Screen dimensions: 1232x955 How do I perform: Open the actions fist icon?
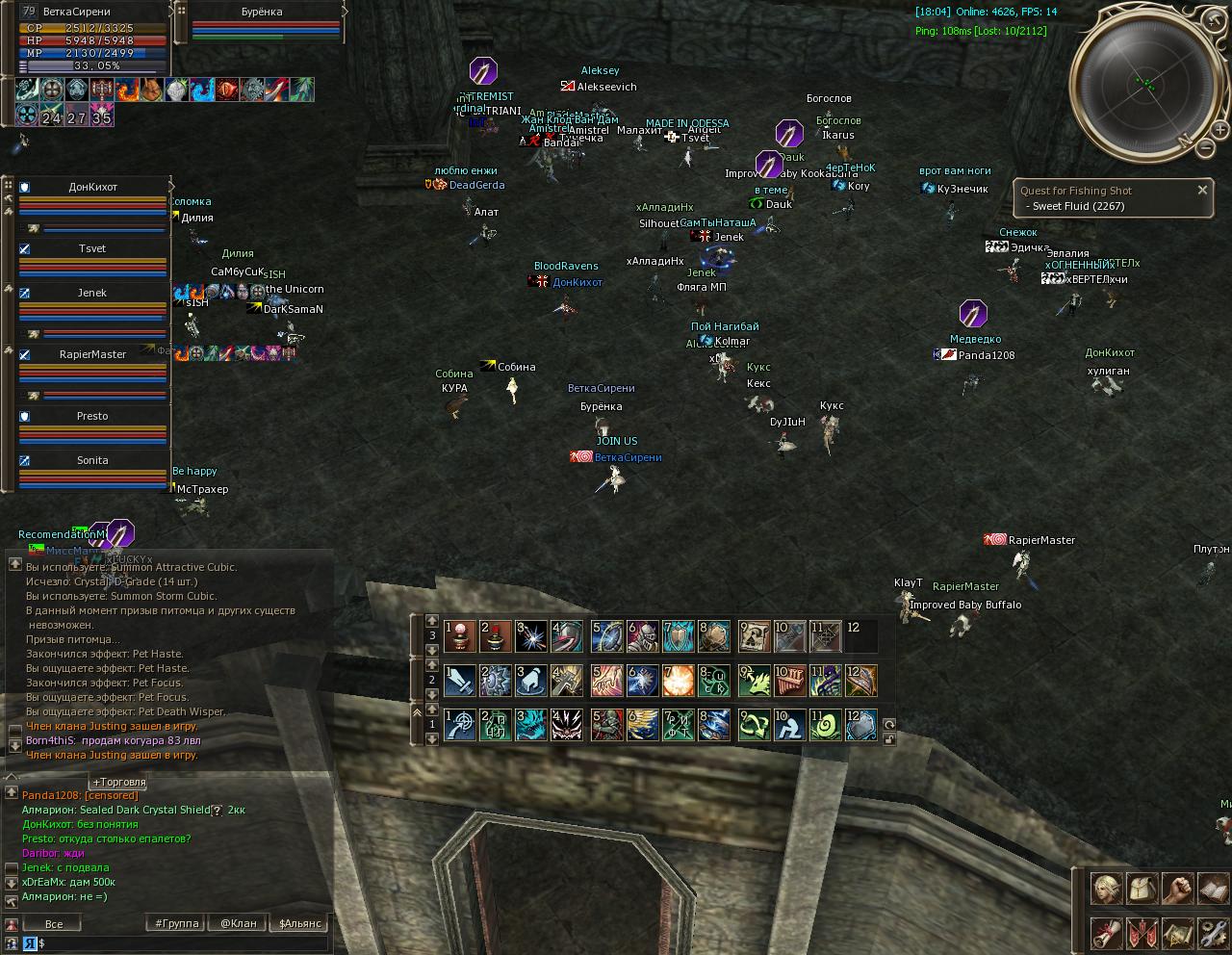coord(1178,889)
